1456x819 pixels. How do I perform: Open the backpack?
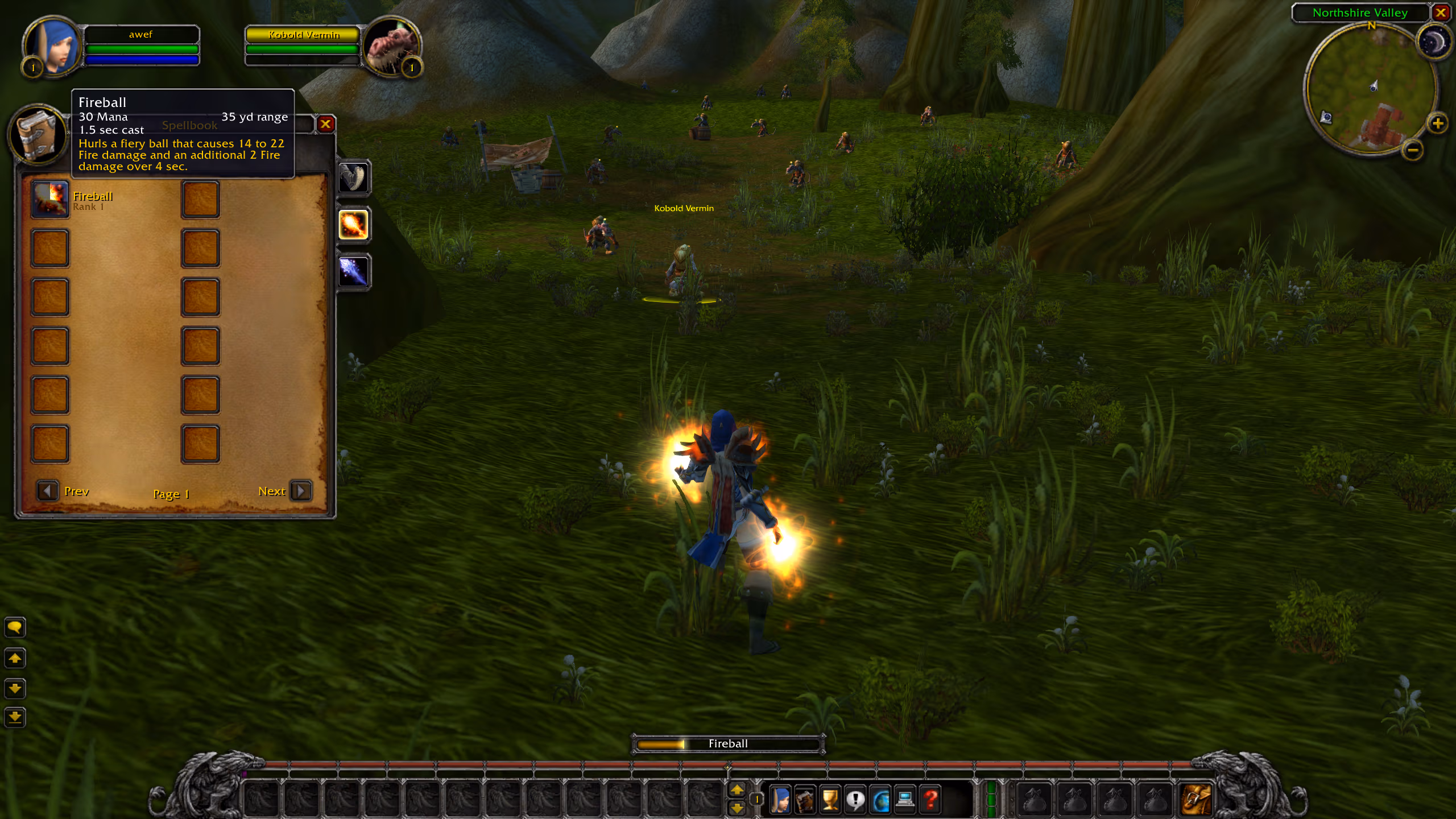coord(1196,800)
